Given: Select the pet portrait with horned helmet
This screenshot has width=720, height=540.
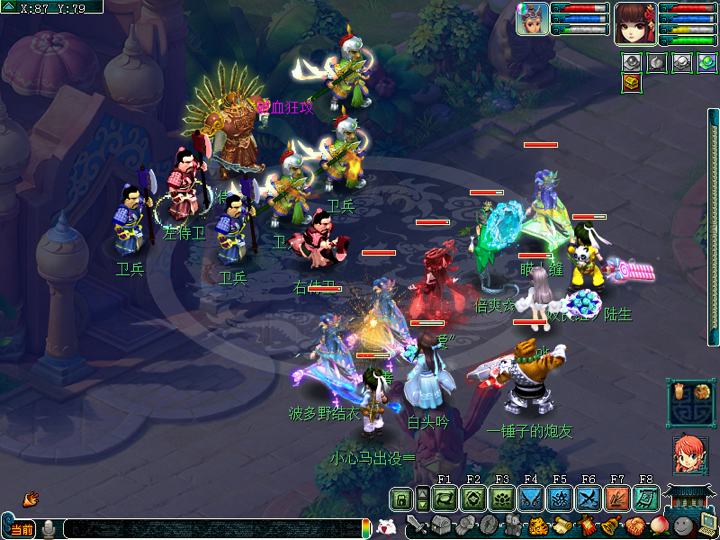Looking at the screenshot, I should (532, 19).
